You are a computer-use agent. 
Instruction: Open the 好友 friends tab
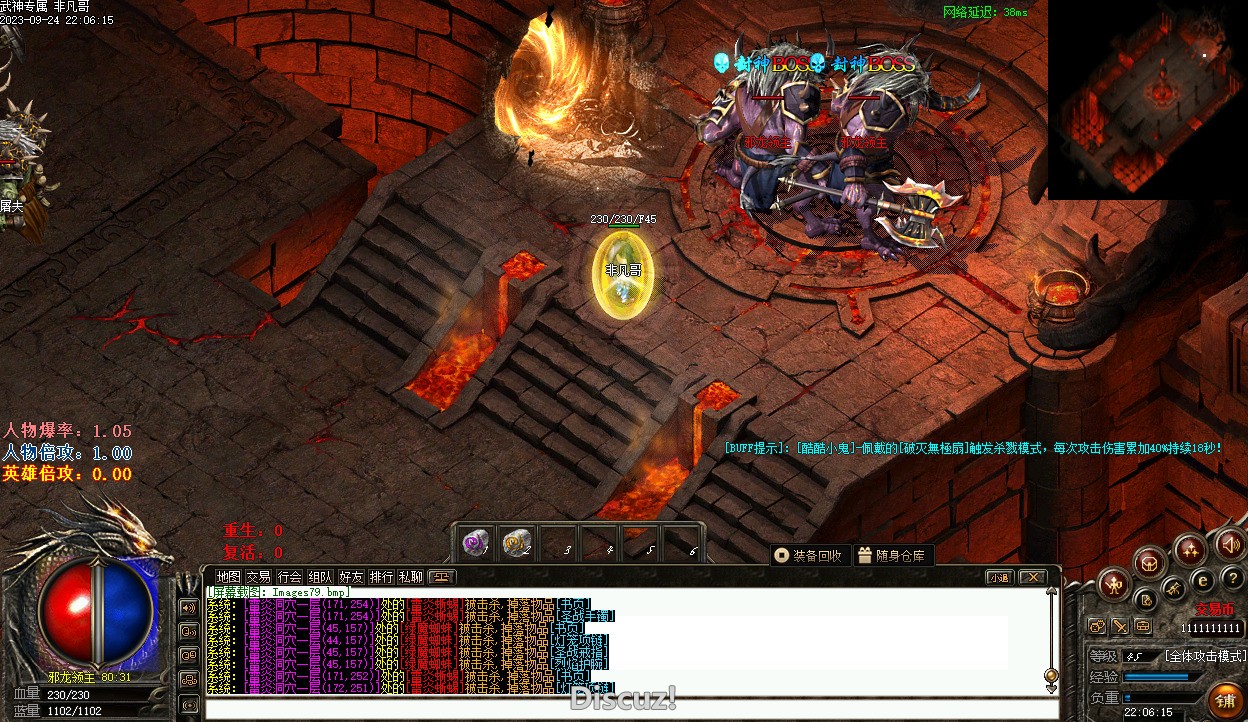click(351, 577)
